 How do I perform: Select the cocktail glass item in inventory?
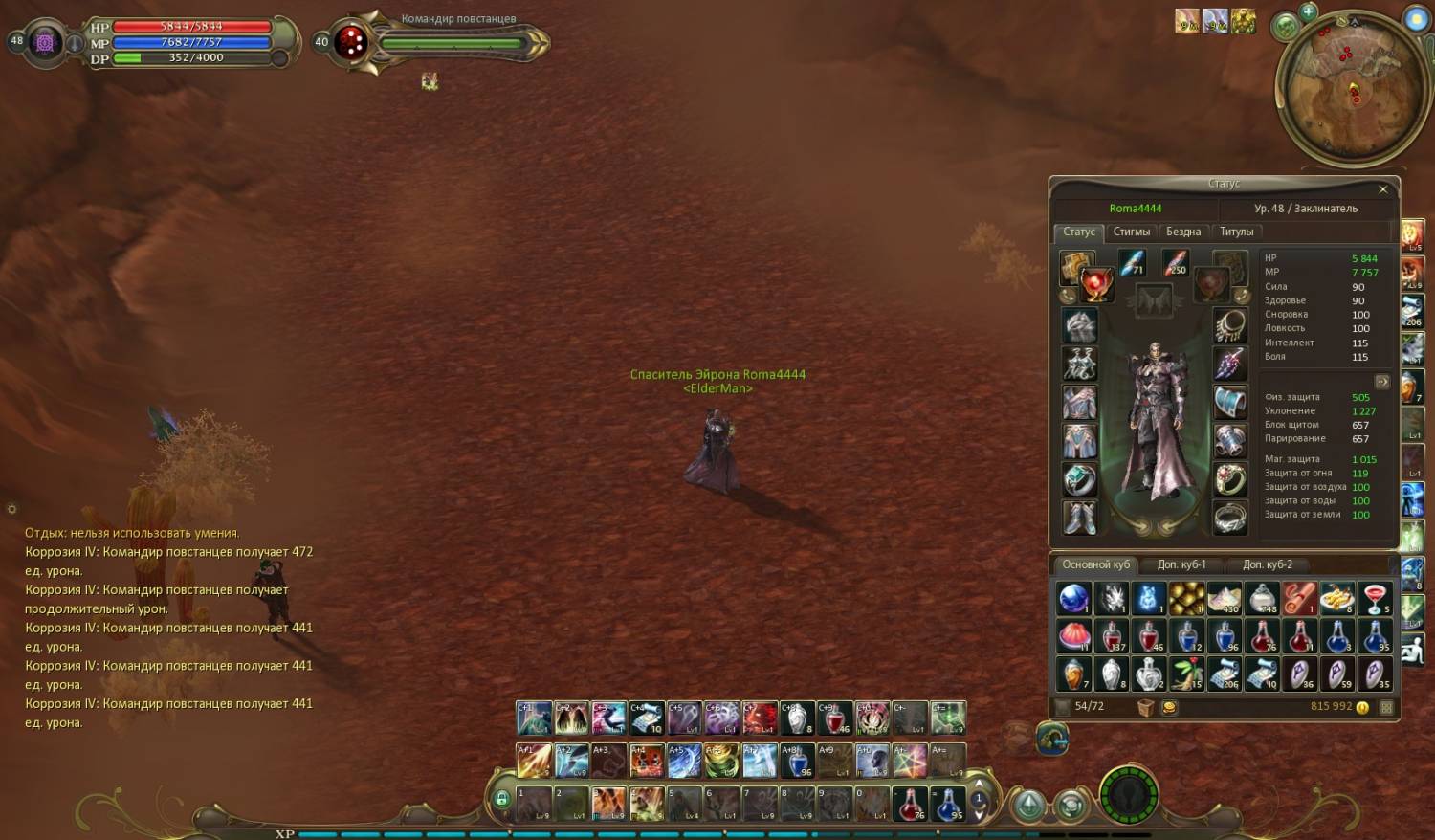(x=1376, y=598)
